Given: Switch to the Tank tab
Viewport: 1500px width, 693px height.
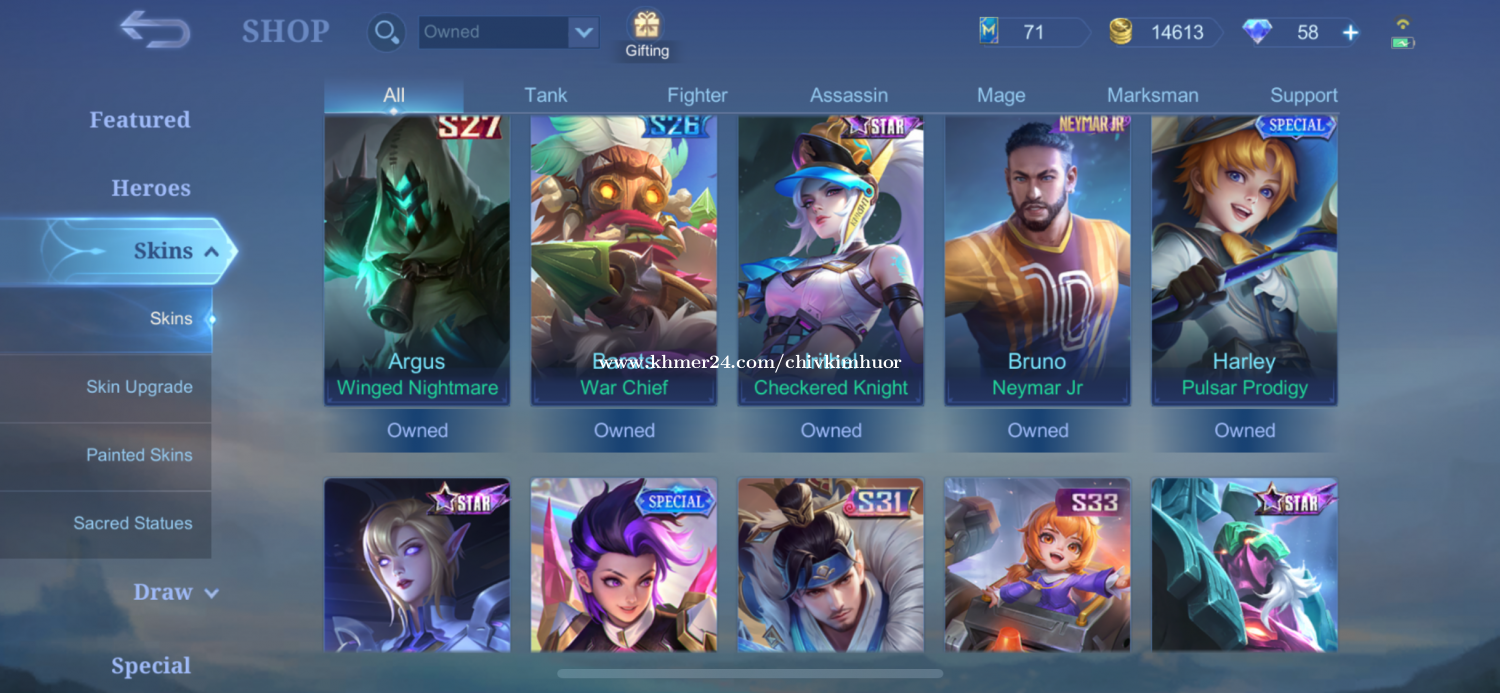Looking at the screenshot, I should coord(545,96).
